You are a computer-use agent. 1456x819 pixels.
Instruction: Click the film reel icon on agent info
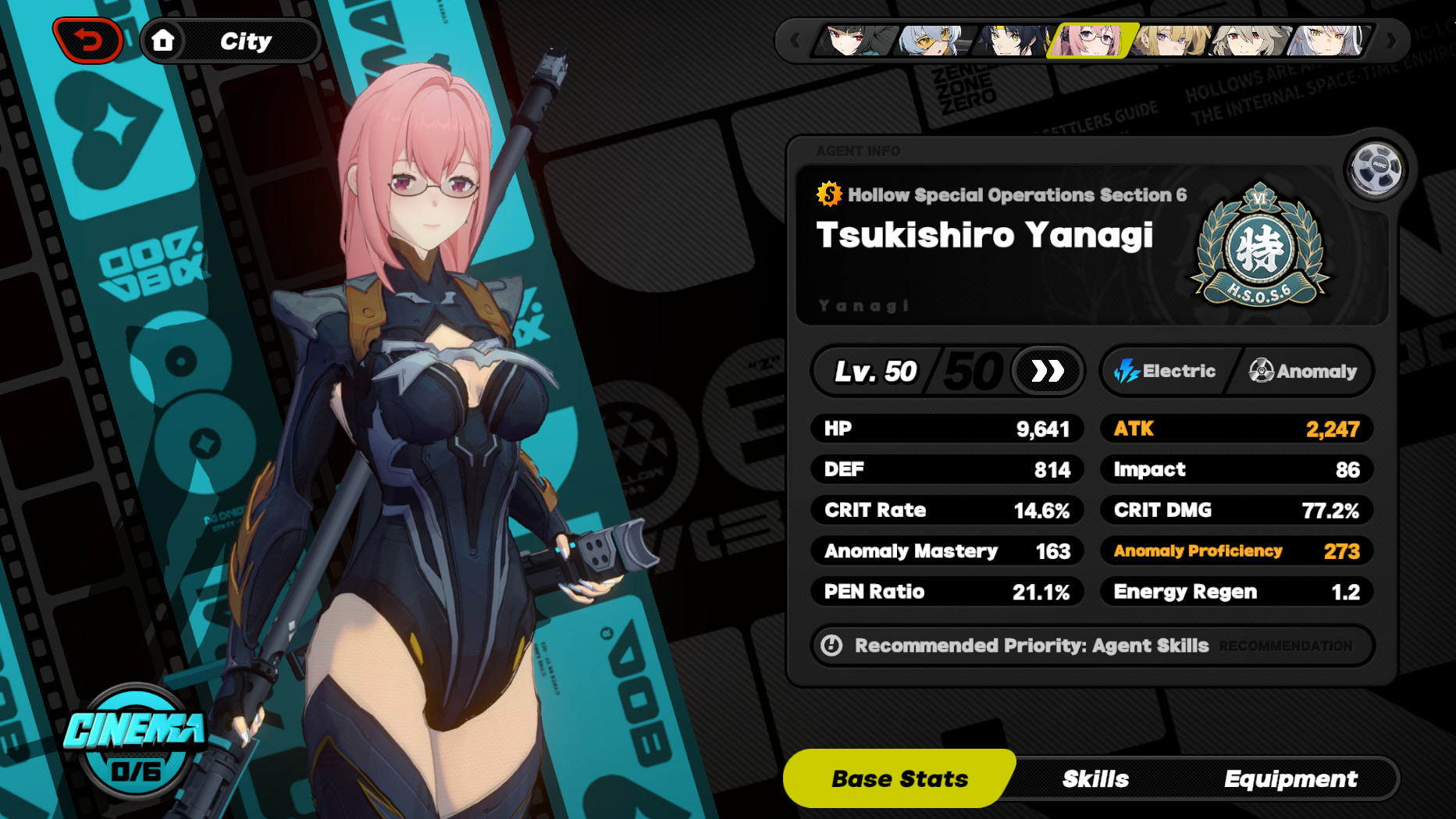1375,167
